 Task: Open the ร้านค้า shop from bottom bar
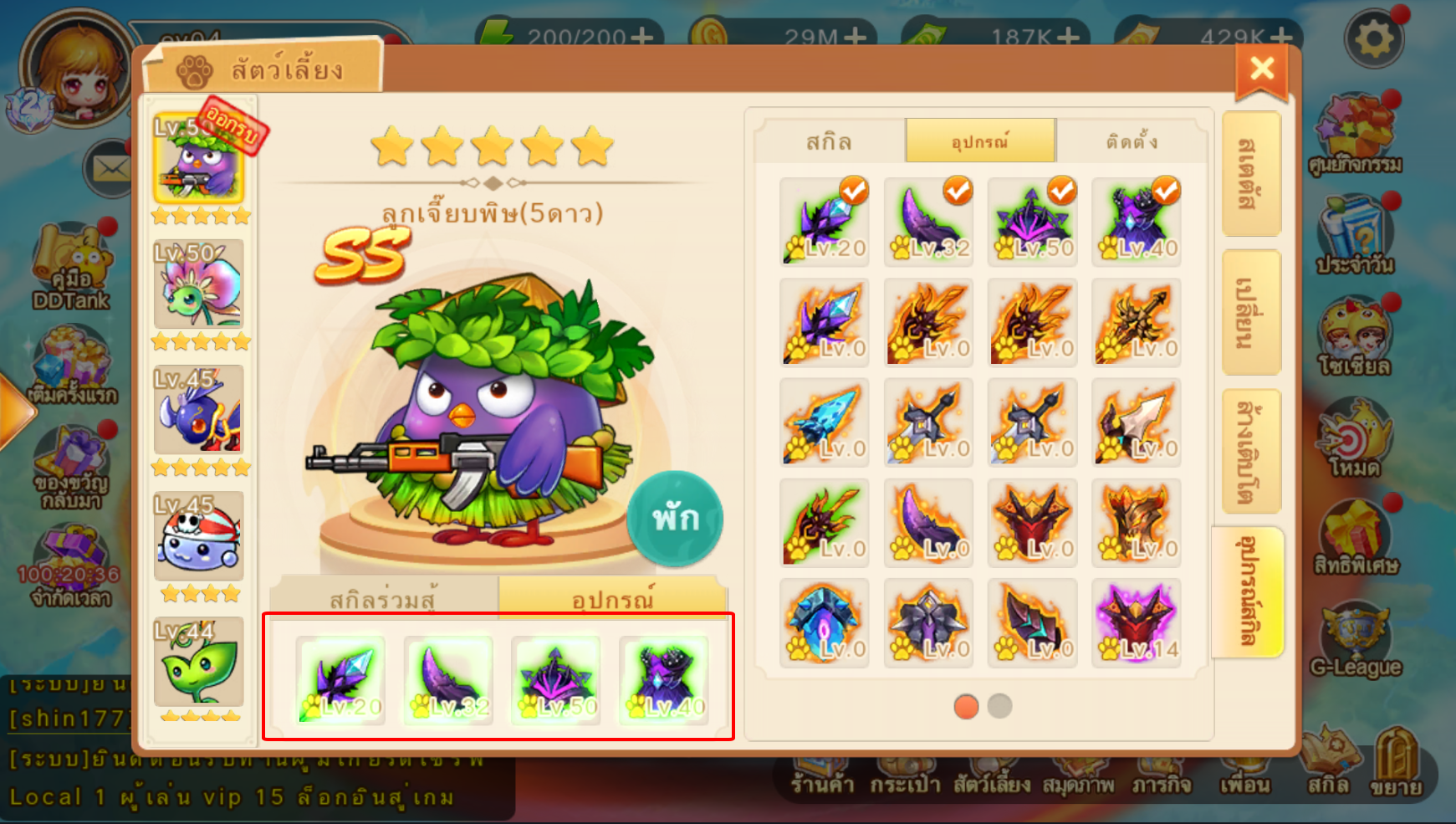pyautogui.click(x=823, y=783)
